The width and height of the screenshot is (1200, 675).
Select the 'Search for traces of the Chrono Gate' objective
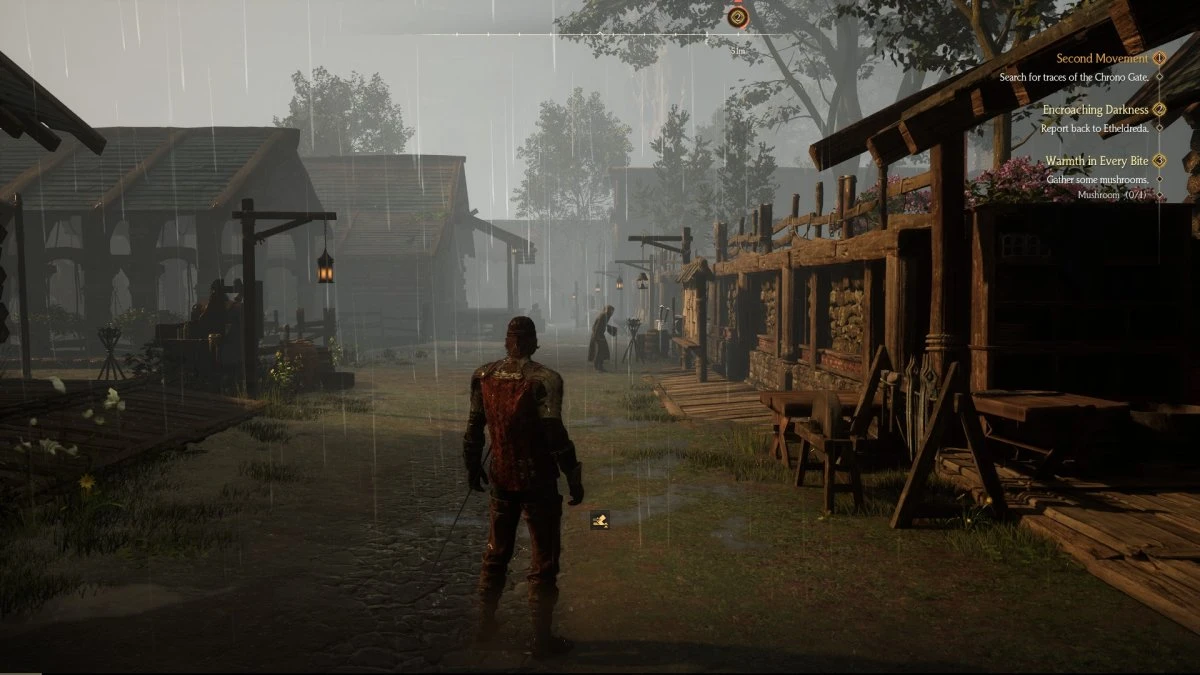tap(1075, 77)
